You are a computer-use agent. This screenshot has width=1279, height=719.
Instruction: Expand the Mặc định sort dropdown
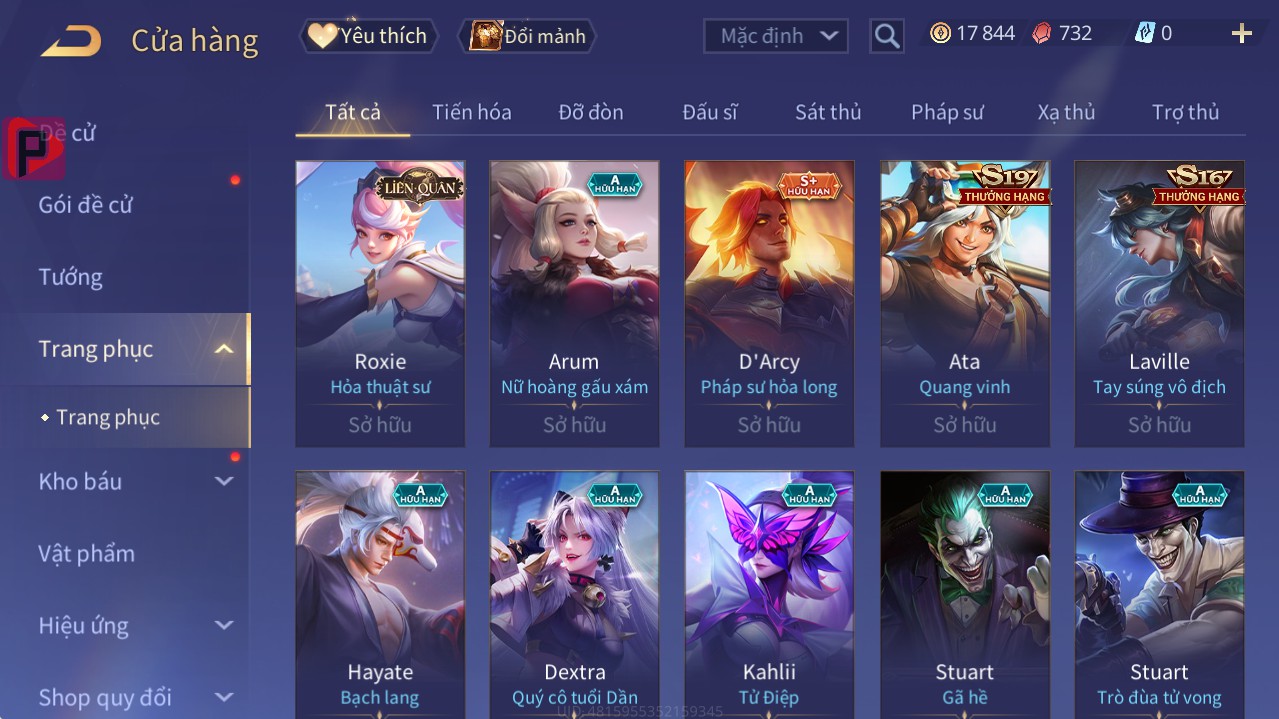pyautogui.click(x=776, y=36)
